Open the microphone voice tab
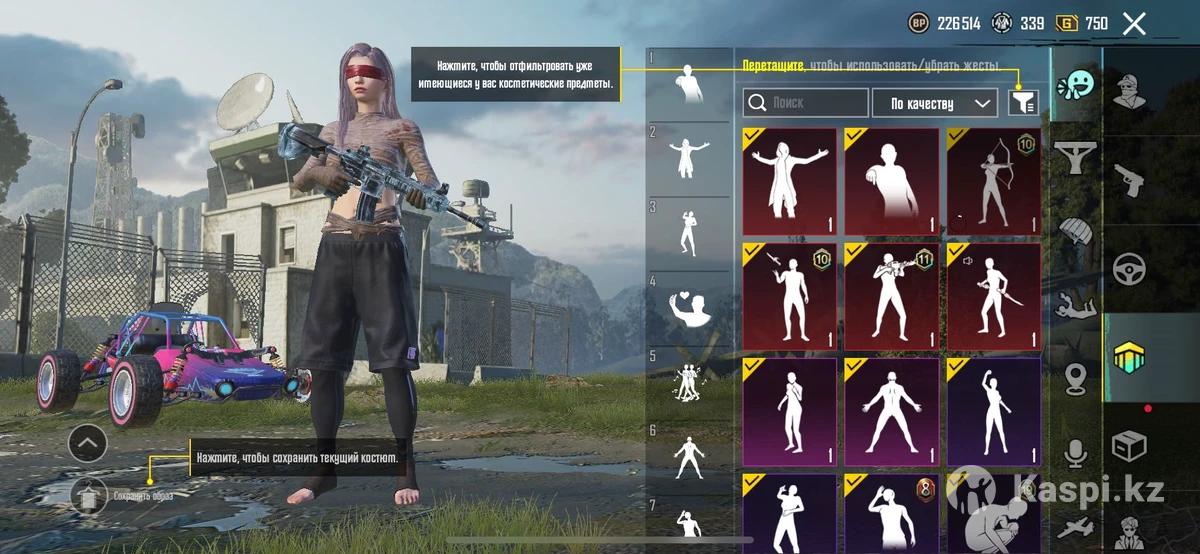The height and width of the screenshot is (554, 1200). [1076, 454]
